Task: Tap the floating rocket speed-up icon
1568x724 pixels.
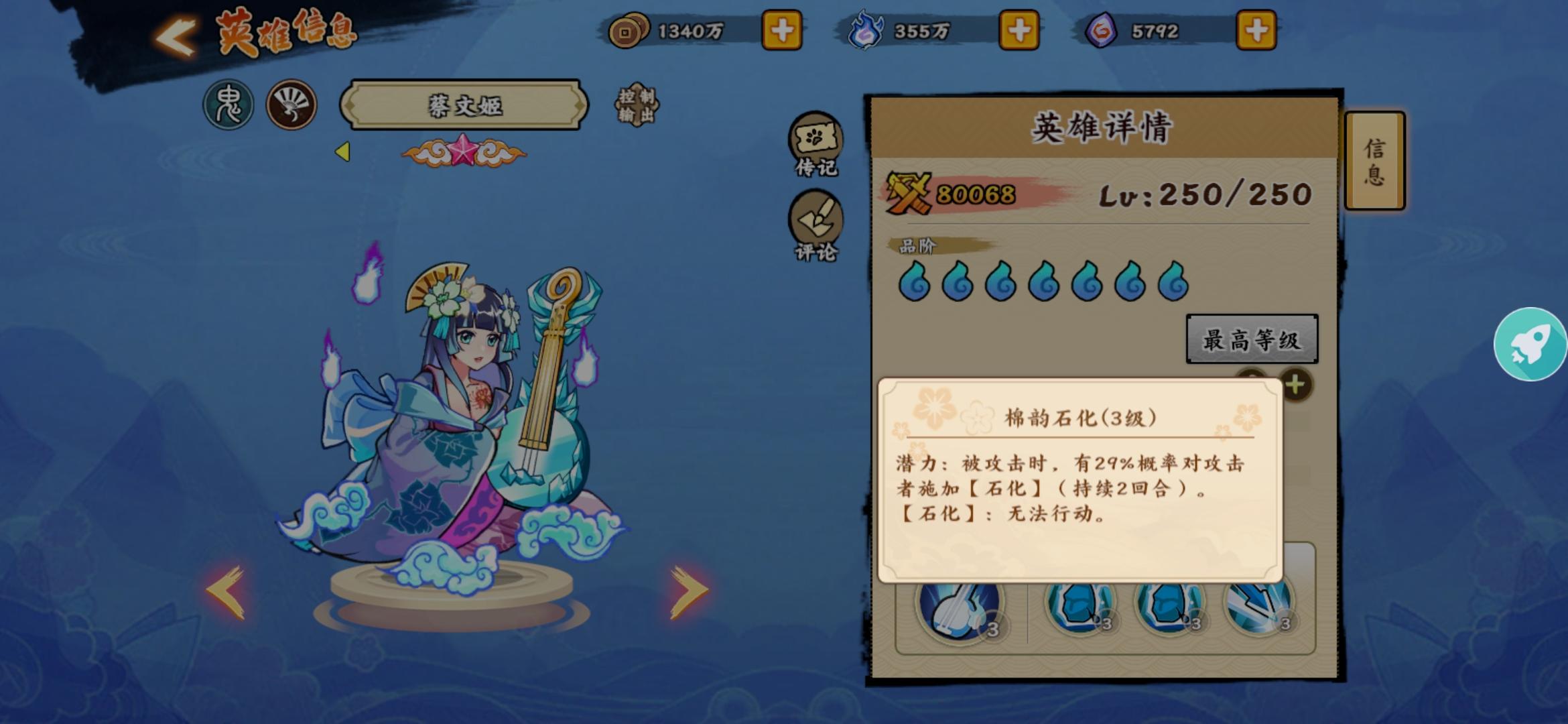Action: click(x=1531, y=343)
